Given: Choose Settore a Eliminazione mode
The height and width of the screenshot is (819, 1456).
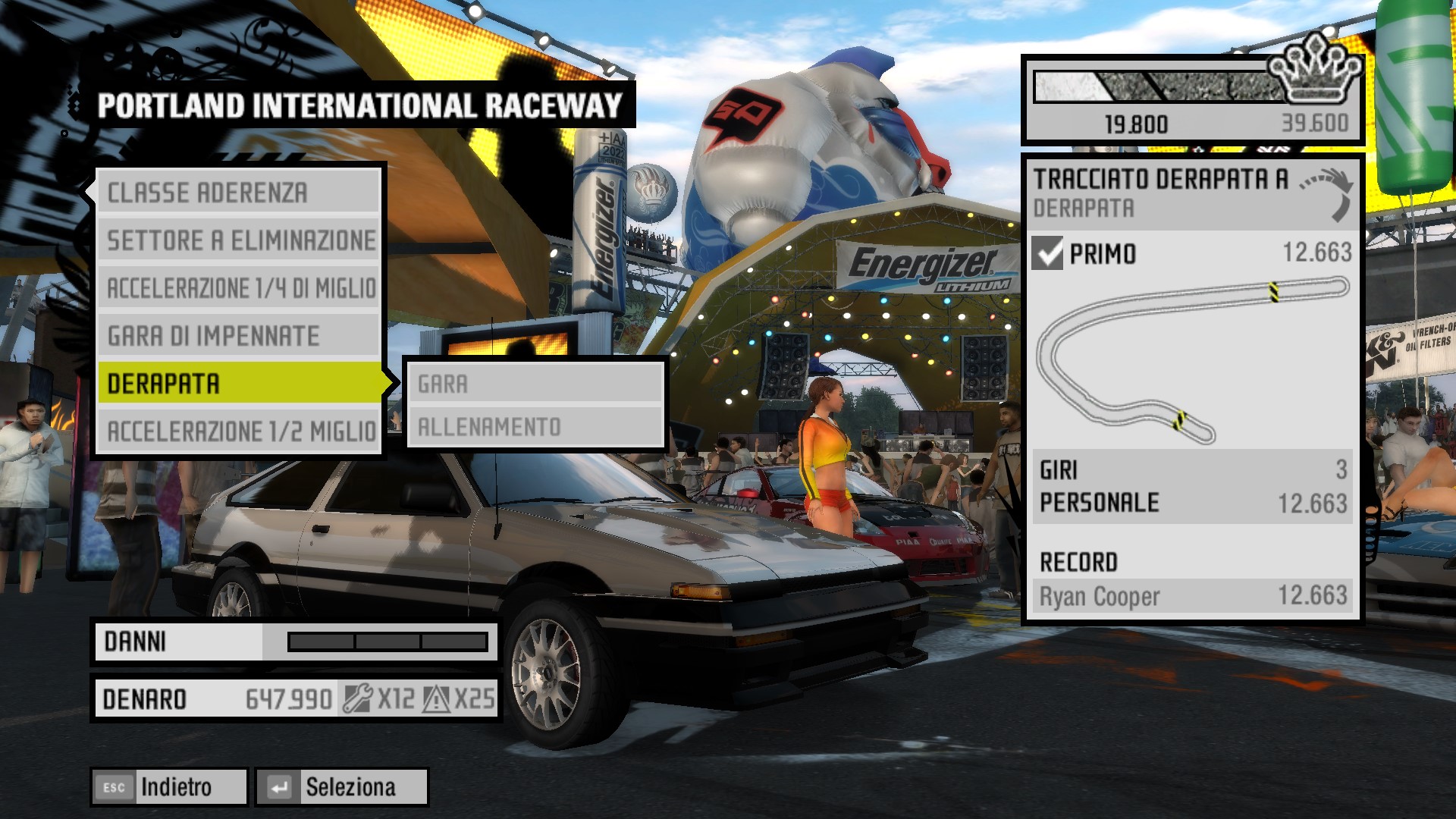Looking at the screenshot, I should (x=239, y=240).
